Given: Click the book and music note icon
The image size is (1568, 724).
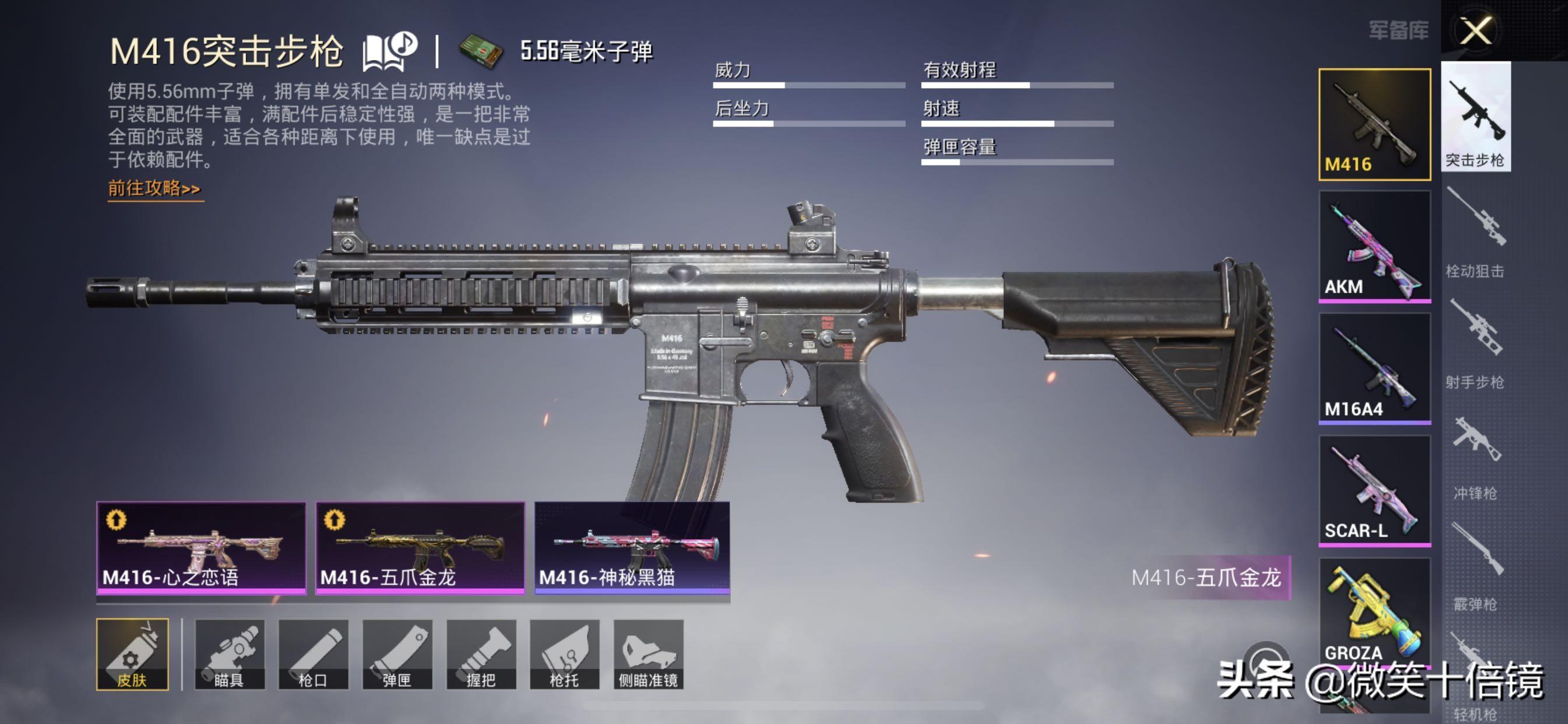Looking at the screenshot, I should 389,50.
